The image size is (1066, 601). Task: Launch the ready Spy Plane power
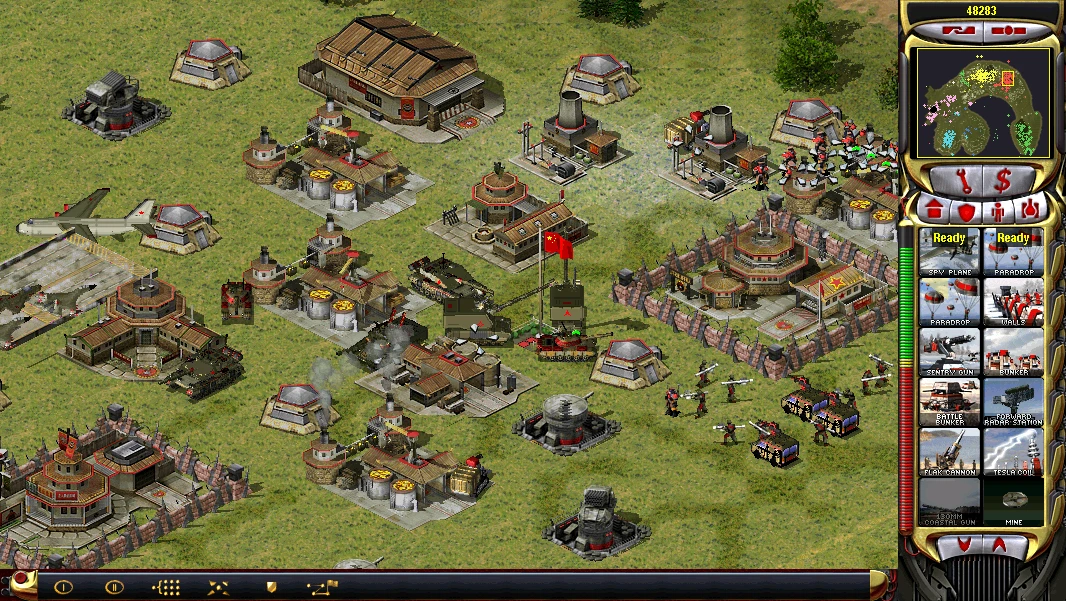point(950,251)
